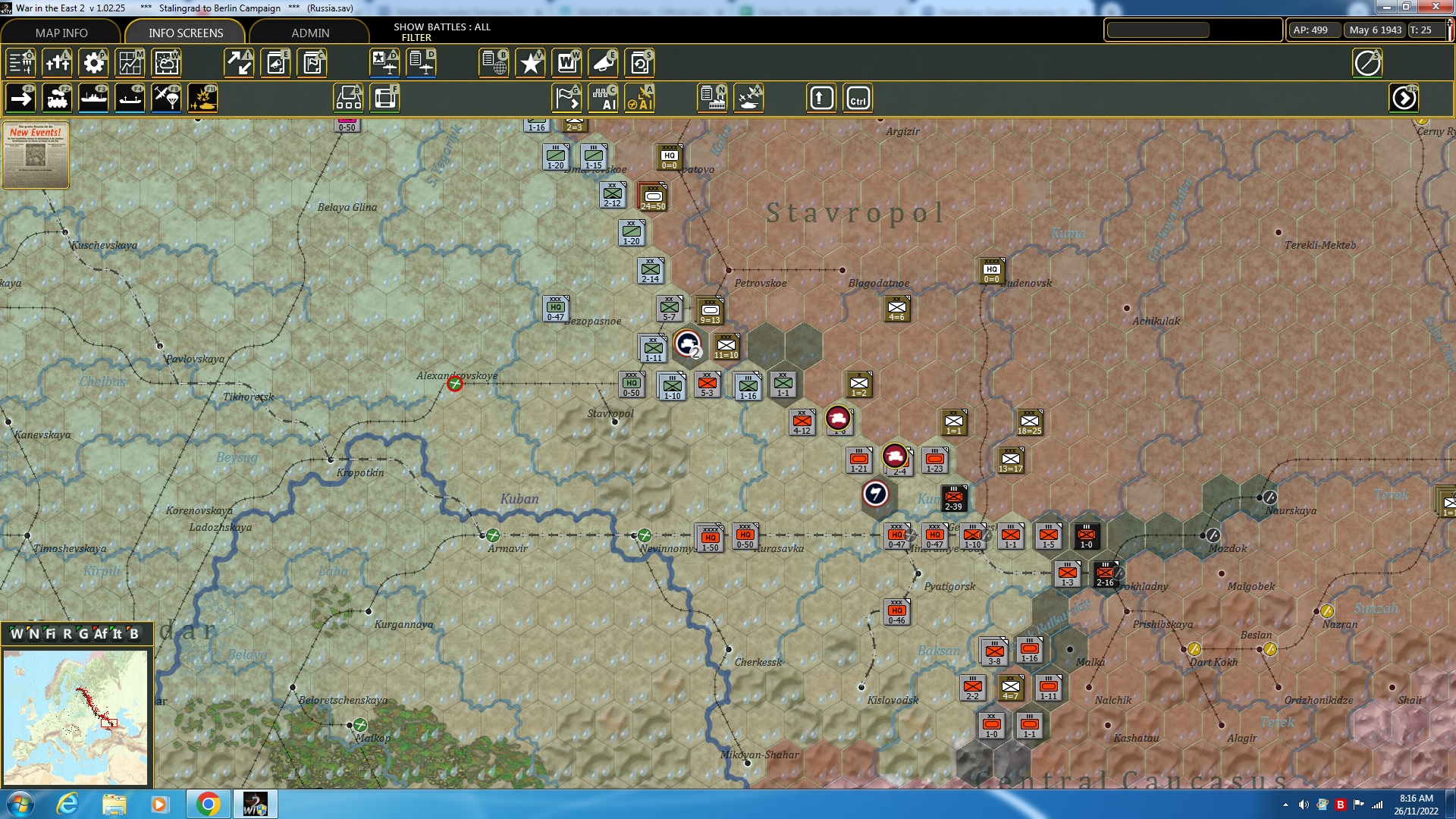Switch to the ADMIN tab
The image size is (1456, 819).
click(x=312, y=33)
